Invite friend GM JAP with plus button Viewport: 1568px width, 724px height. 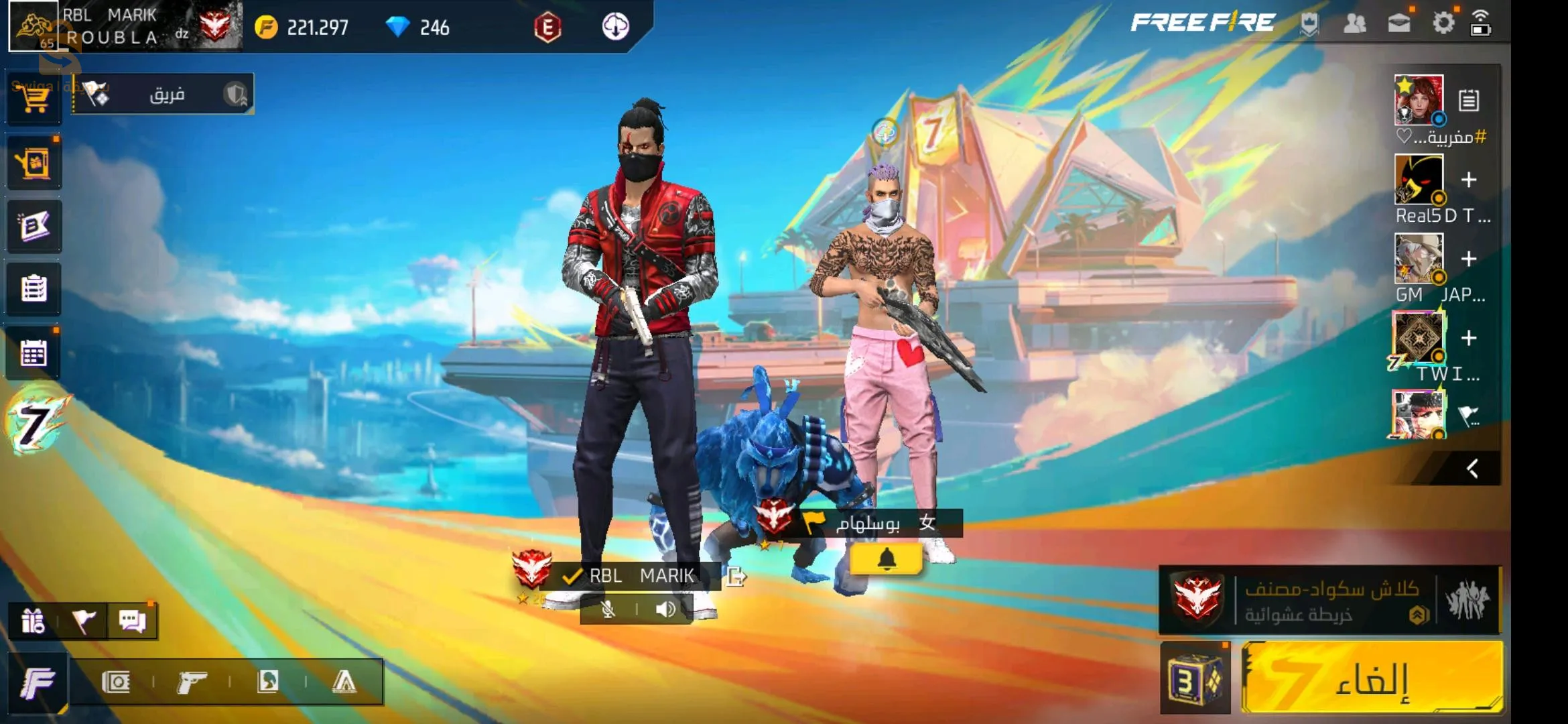coord(1469,259)
